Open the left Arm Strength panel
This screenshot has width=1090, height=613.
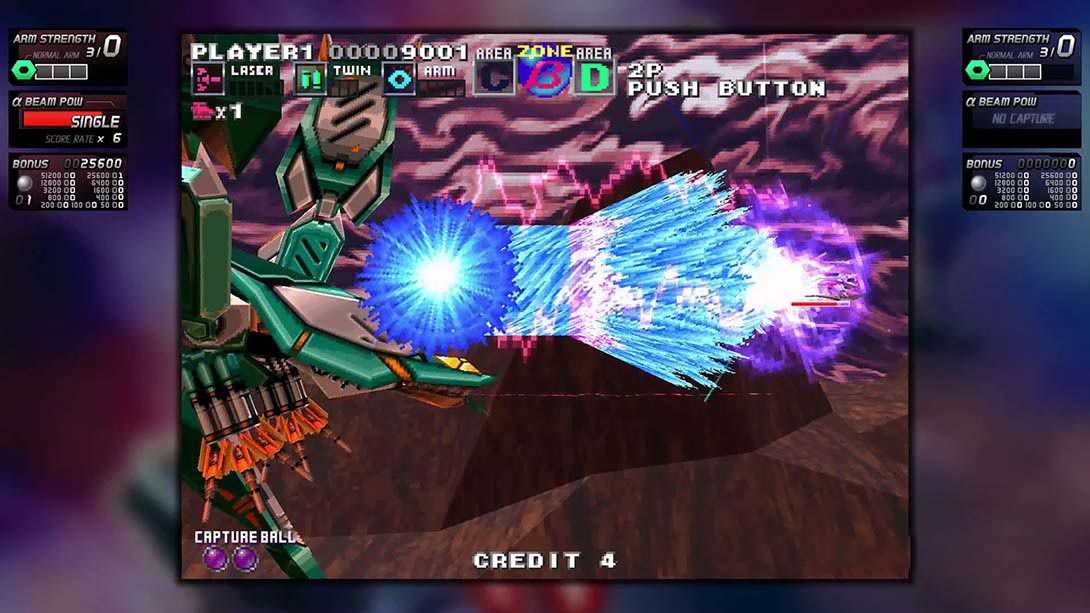pyautogui.click(x=68, y=57)
